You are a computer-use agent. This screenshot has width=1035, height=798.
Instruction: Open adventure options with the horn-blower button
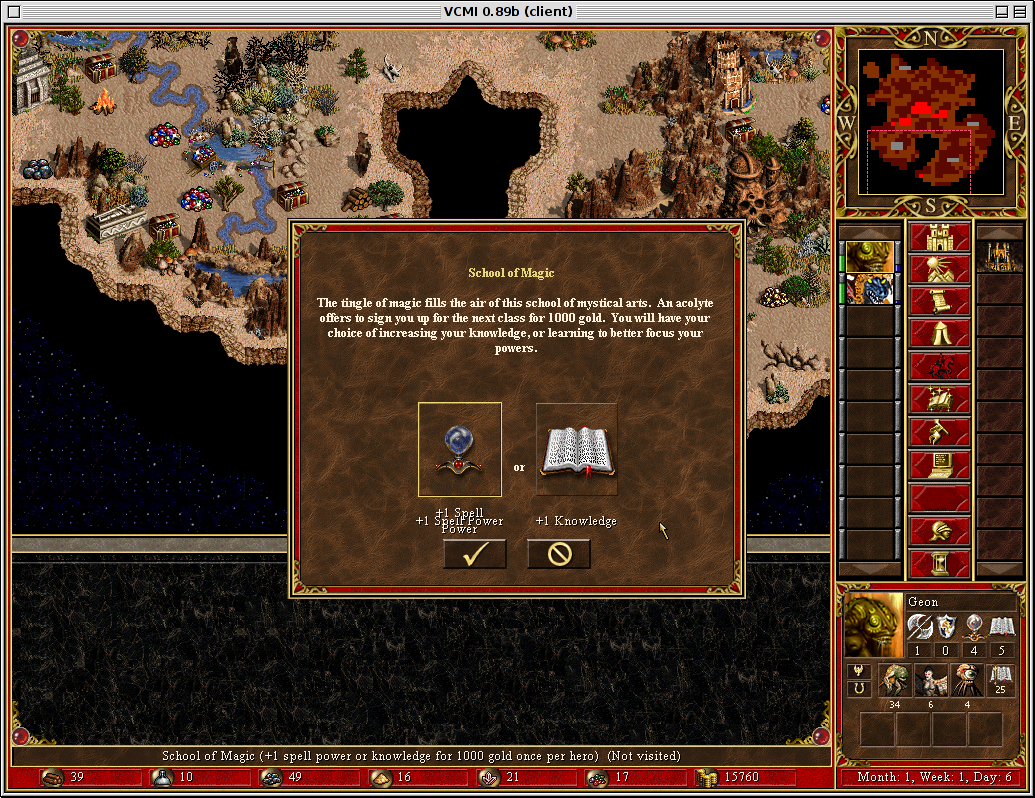939,432
